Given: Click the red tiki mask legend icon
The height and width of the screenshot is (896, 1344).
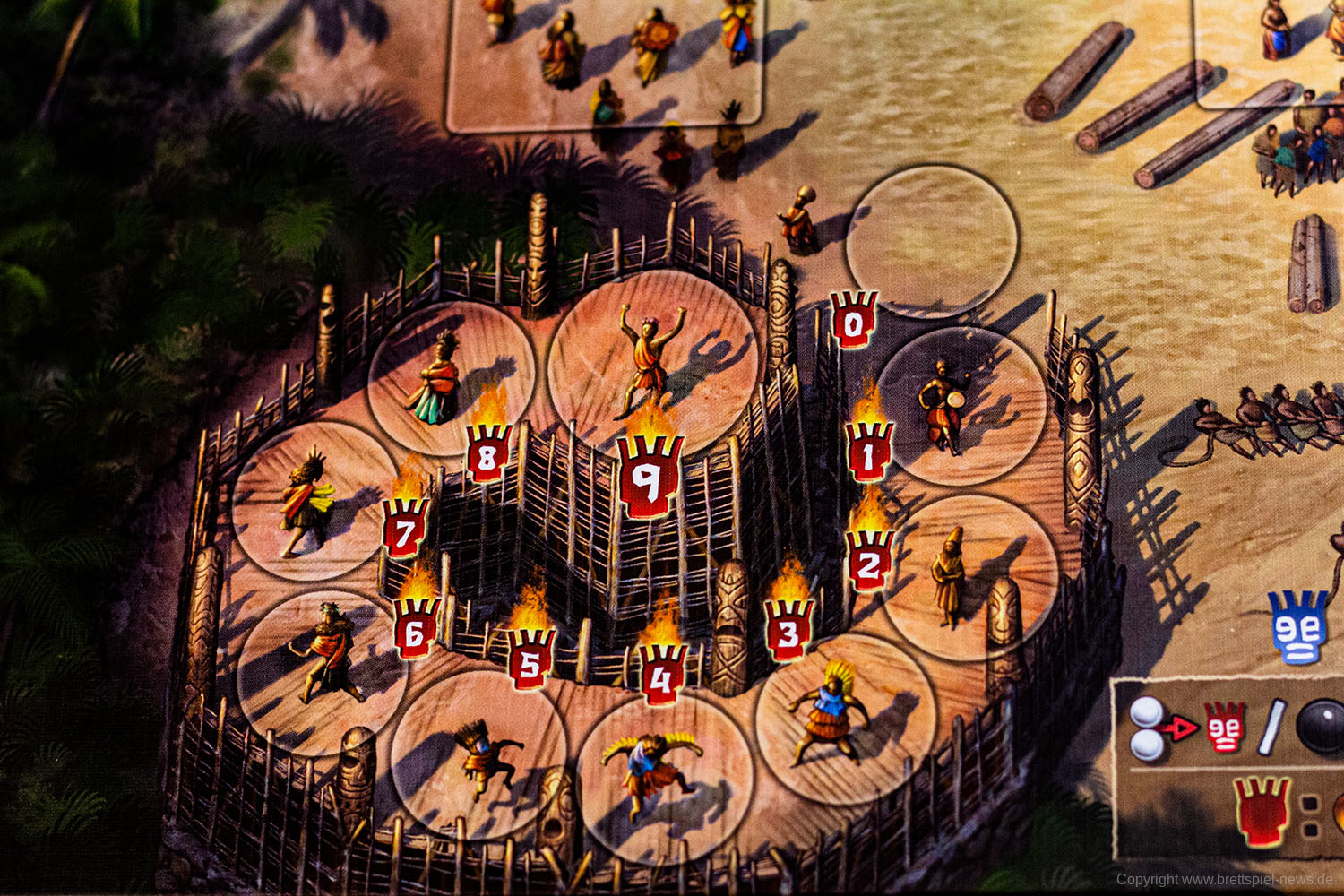Looking at the screenshot, I should point(1224,726).
